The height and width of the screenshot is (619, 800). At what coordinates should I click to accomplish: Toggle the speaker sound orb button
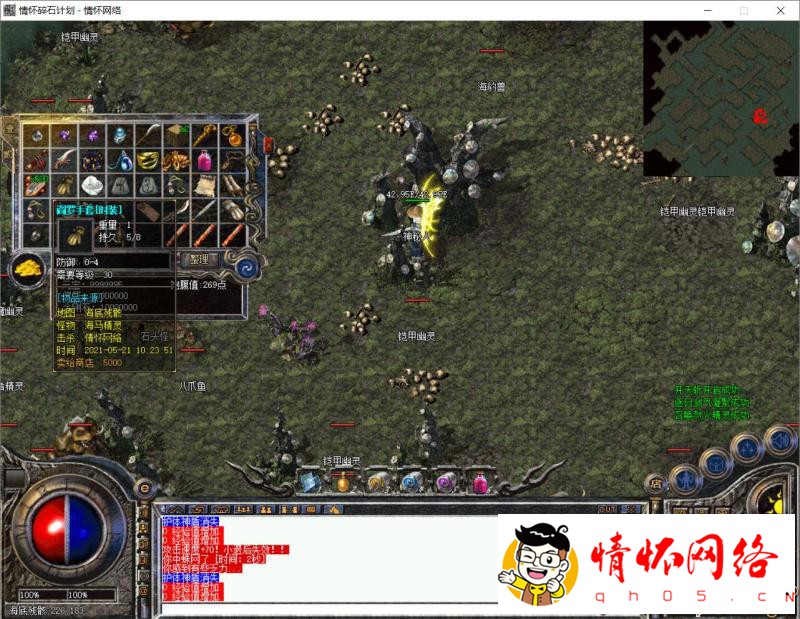tap(778, 440)
